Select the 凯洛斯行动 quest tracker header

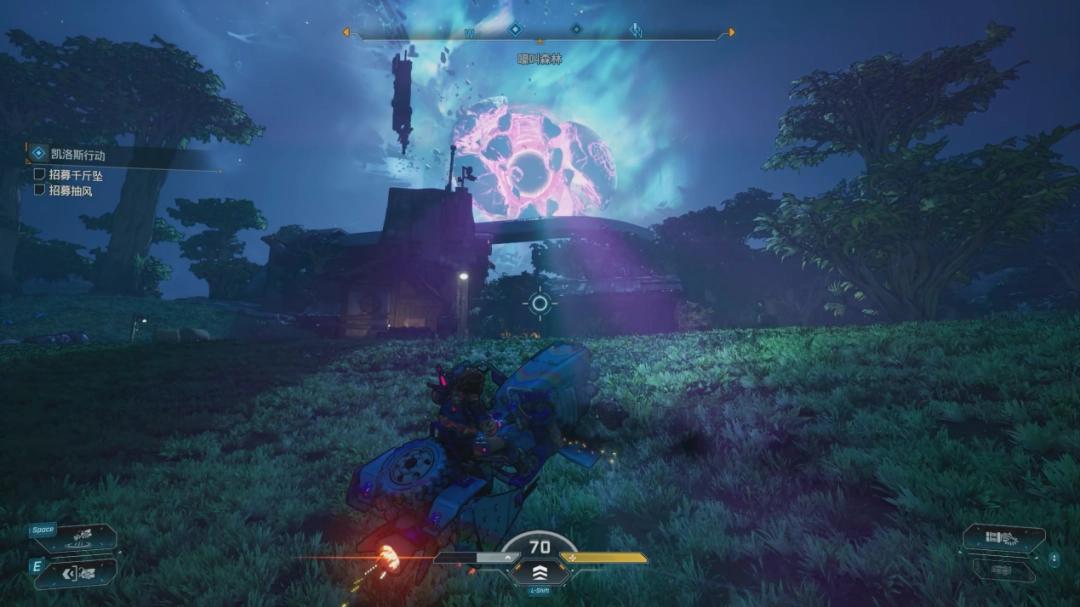78,154
